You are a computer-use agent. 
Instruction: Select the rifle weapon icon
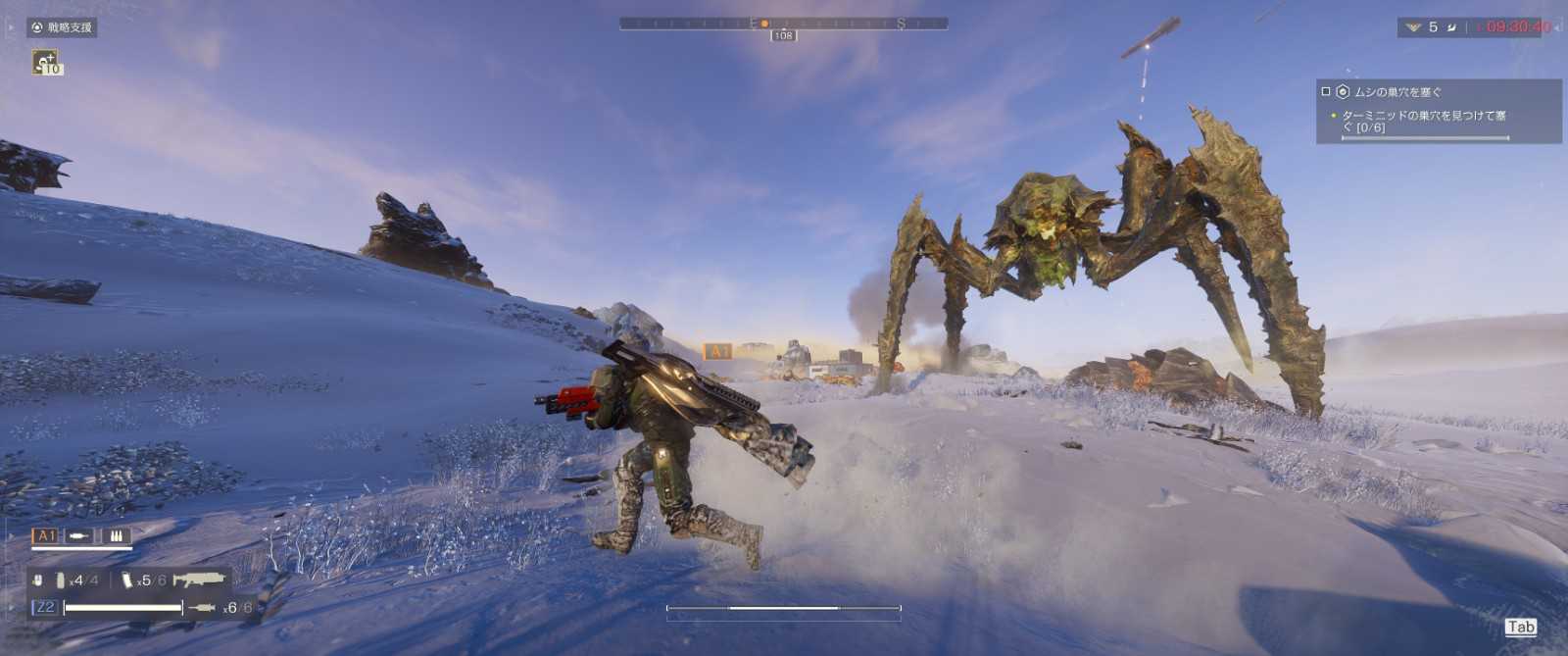click(x=198, y=580)
